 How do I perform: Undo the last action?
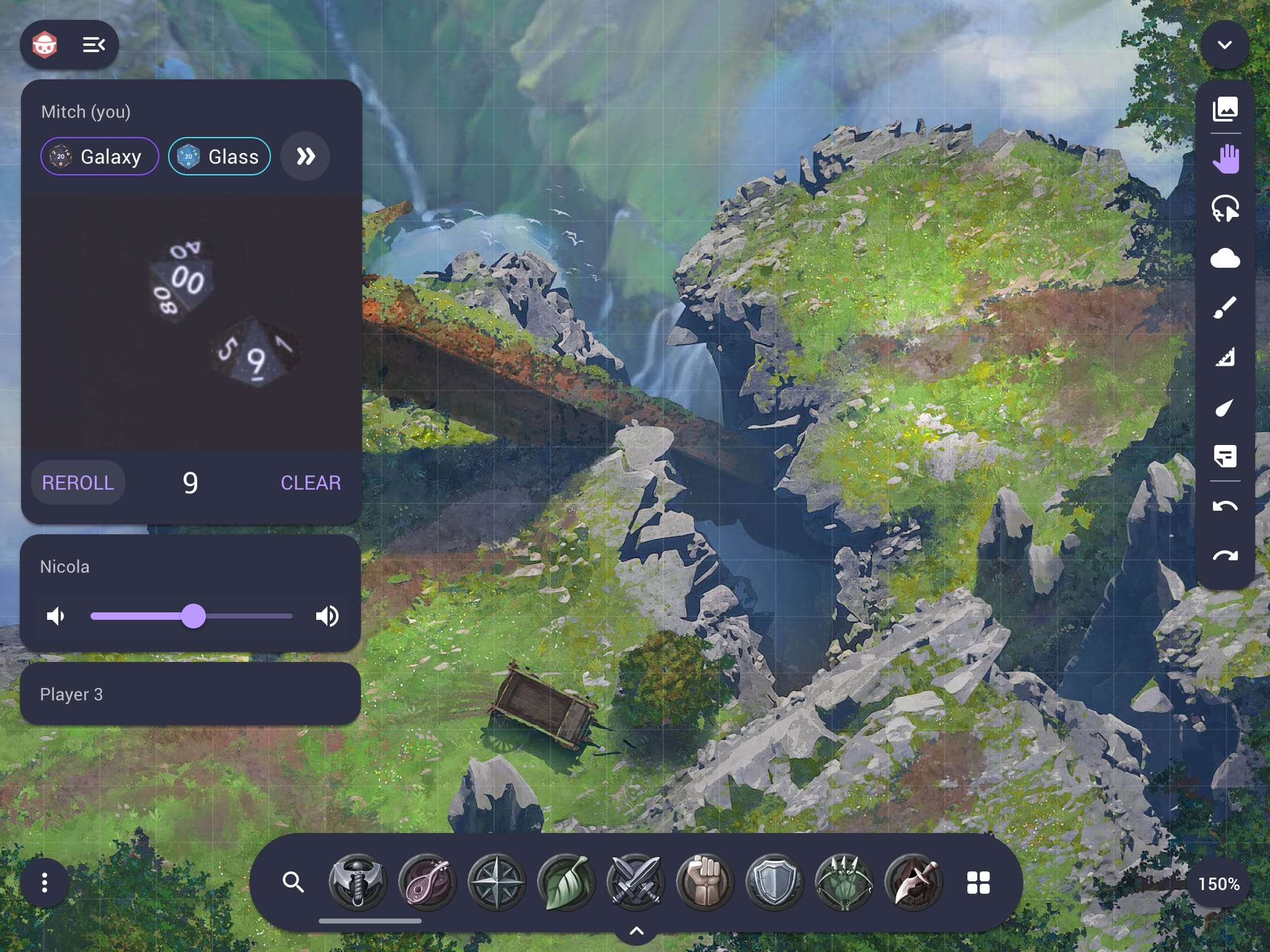tap(1225, 506)
